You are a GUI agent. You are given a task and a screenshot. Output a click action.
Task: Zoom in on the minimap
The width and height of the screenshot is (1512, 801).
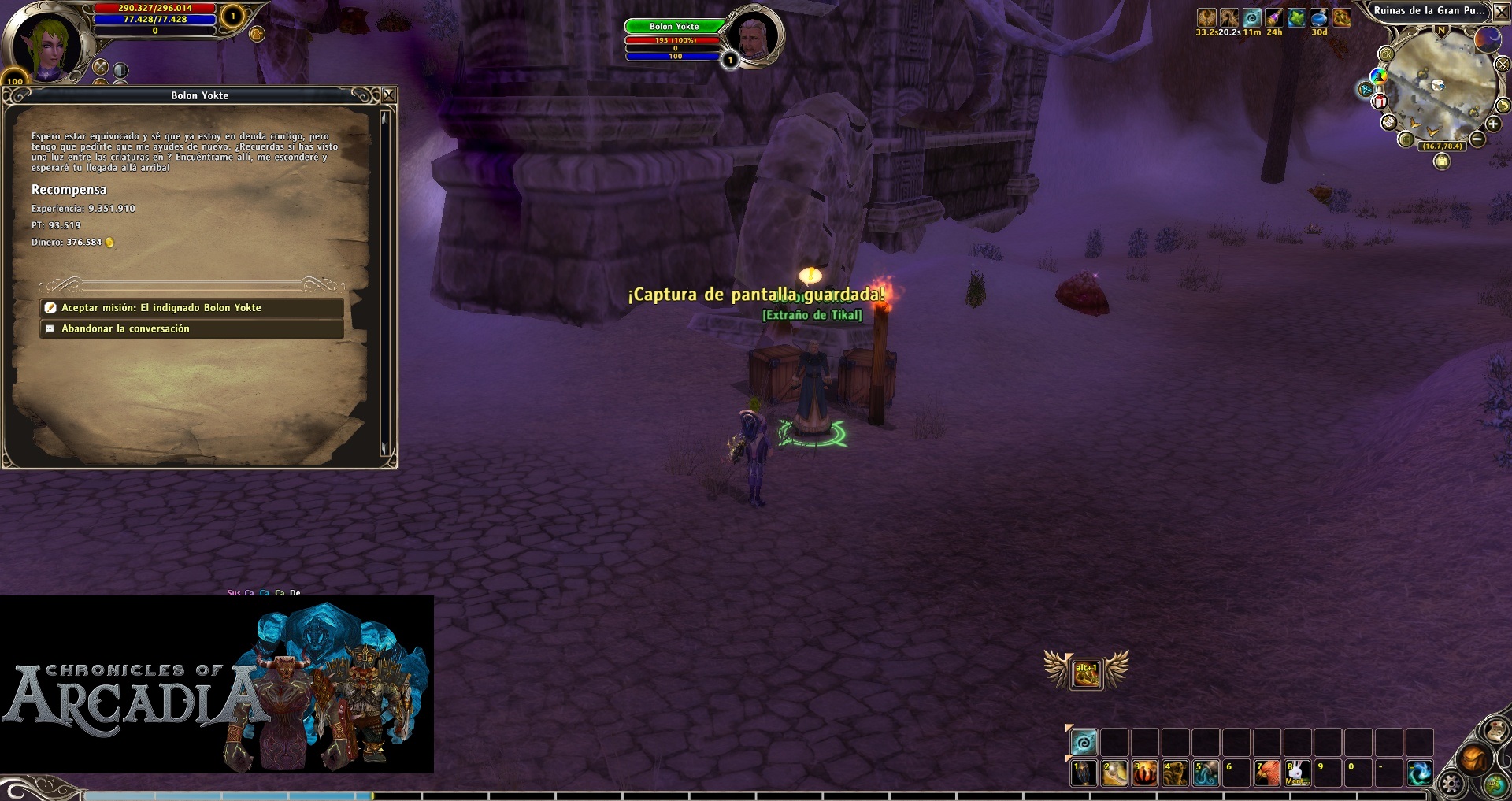tap(1493, 124)
